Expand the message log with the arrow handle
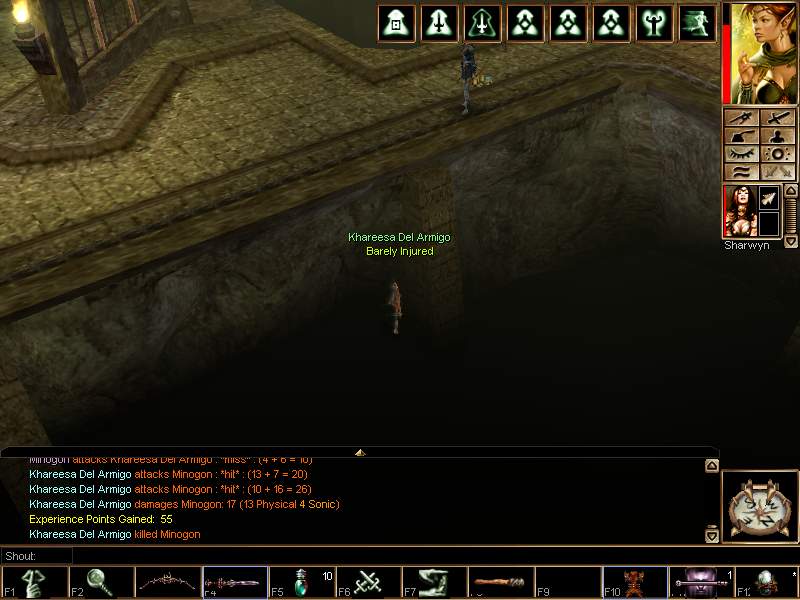This screenshot has height=600, width=800. tap(360, 452)
